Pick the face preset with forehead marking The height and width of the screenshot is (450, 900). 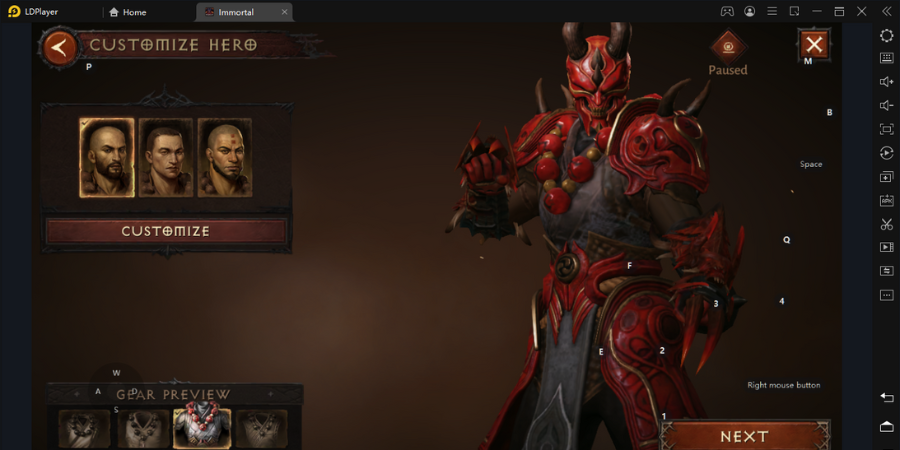point(225,158)
